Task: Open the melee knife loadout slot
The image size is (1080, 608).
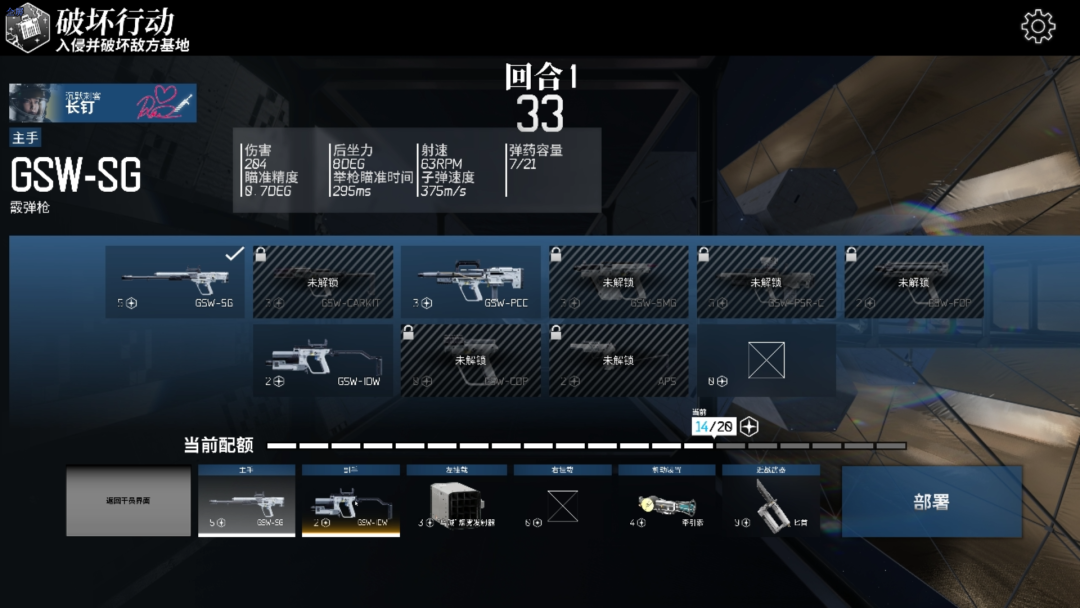Action: (771, 501)
